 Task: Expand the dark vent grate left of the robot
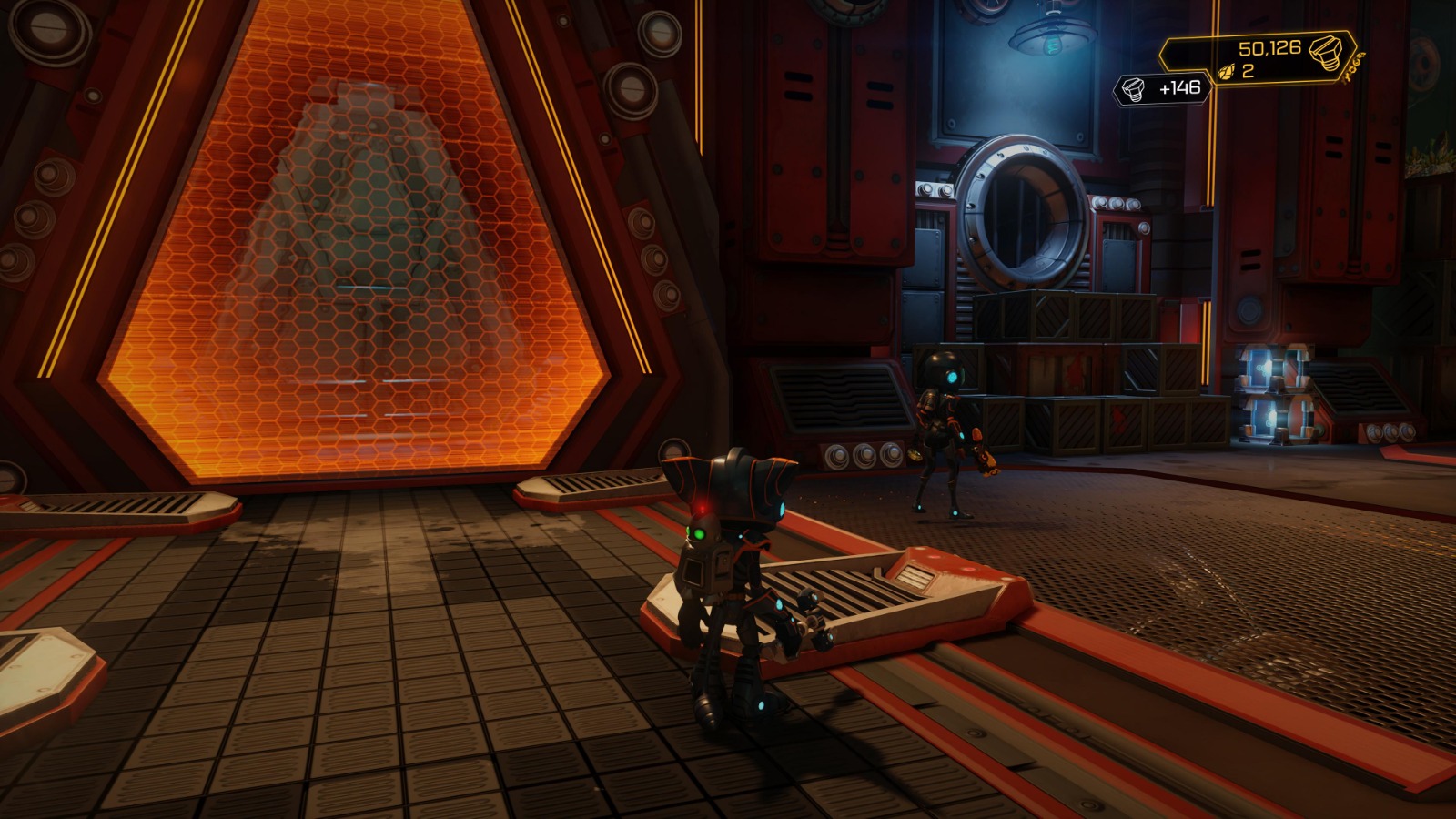[838, 398]
